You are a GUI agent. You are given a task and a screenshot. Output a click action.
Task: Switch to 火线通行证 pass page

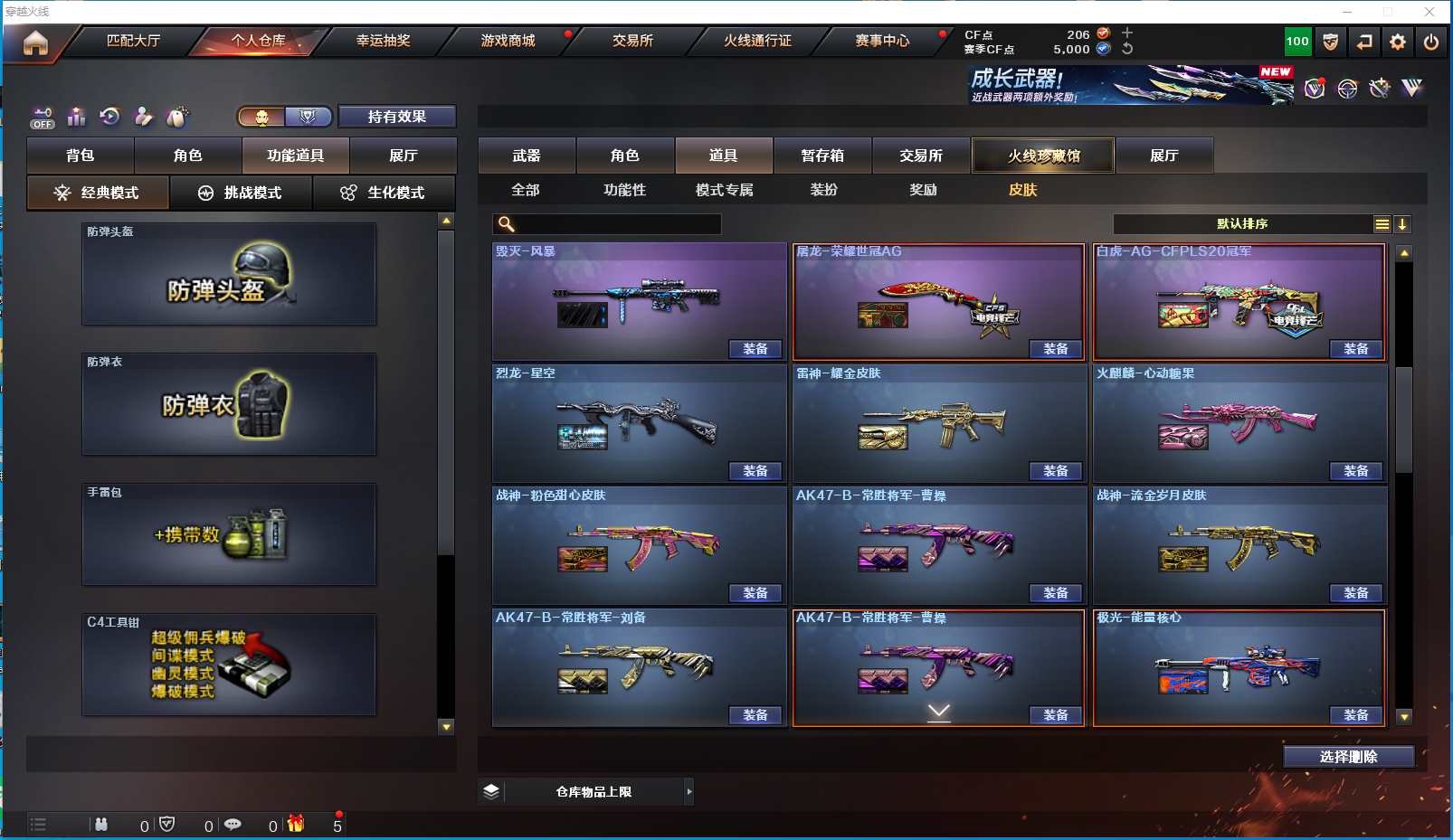point(757,41)
